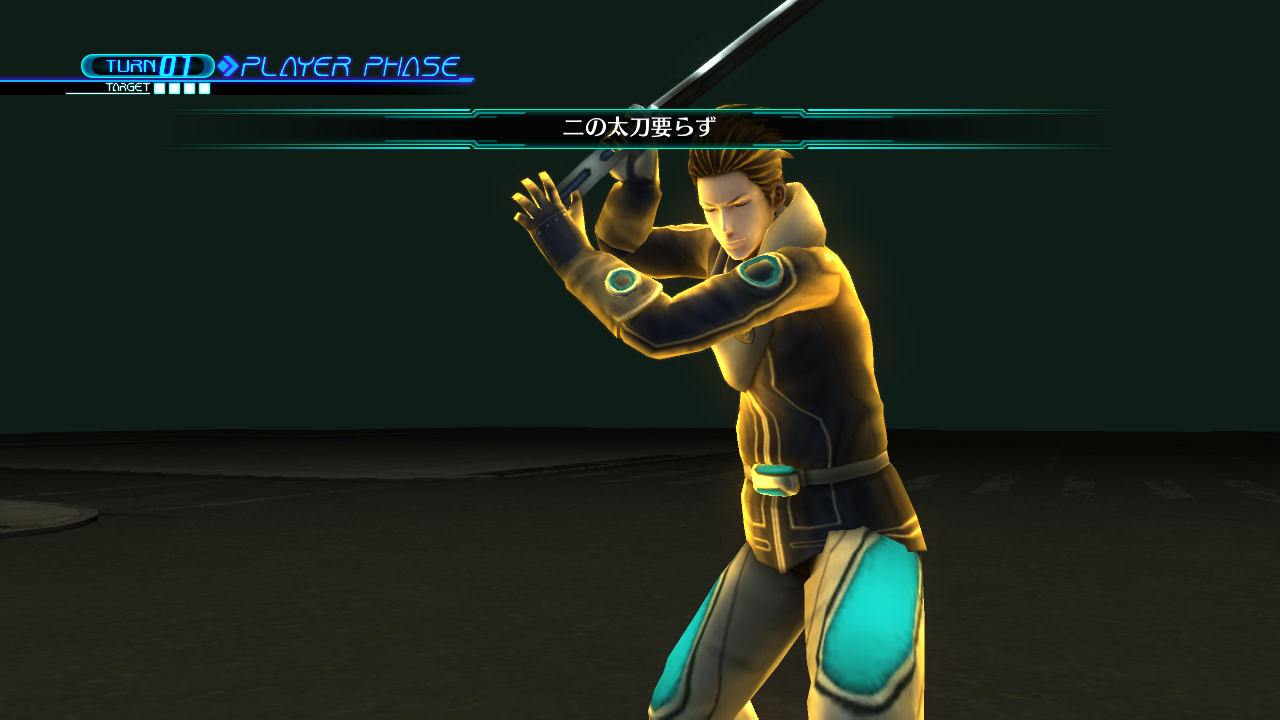
Task: Click the fourth white TARGET segment
Action: [204, 88]
